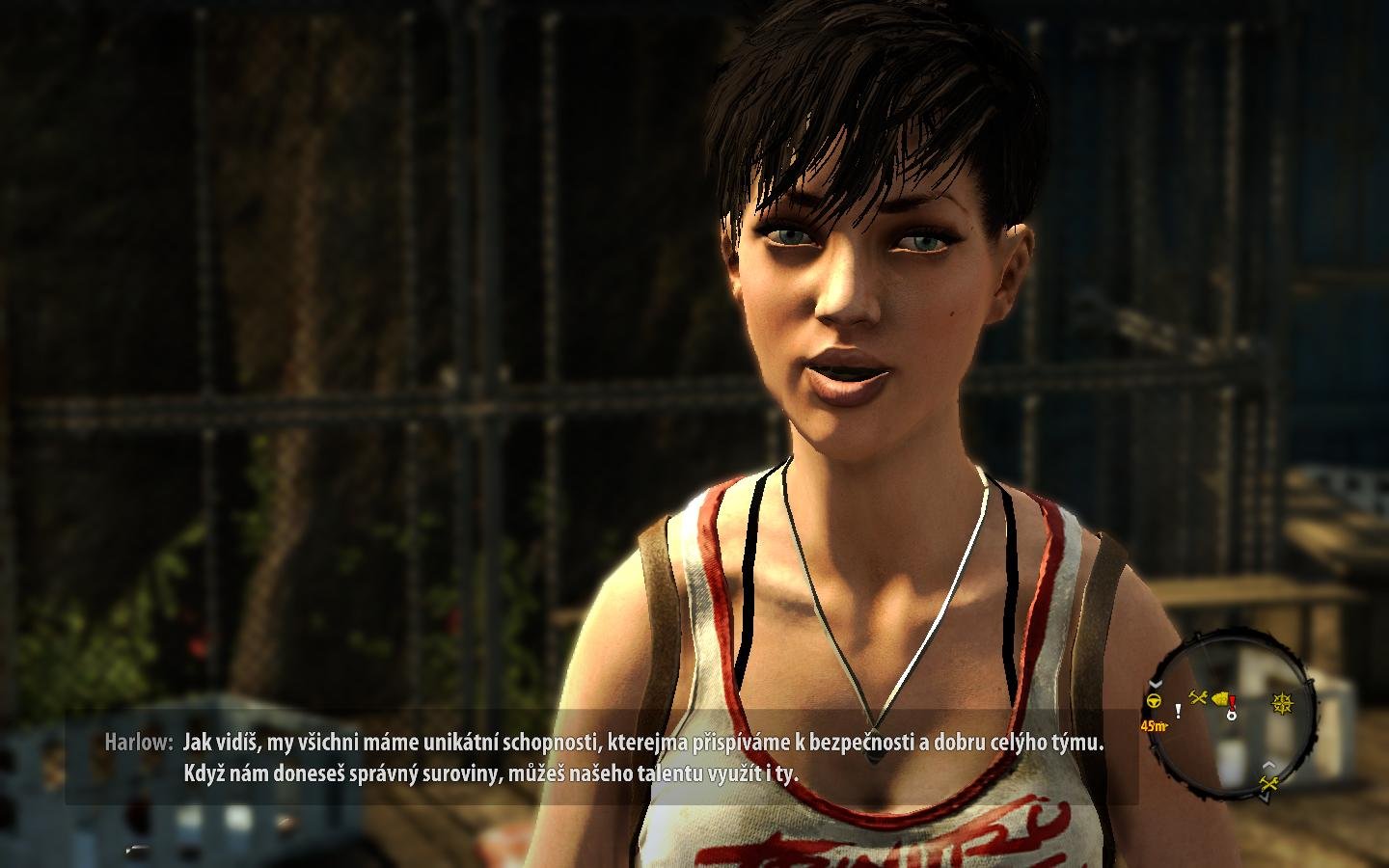
Task: Select the sunburst fast-travel icon on the minimap
Action: point(1282,701)
